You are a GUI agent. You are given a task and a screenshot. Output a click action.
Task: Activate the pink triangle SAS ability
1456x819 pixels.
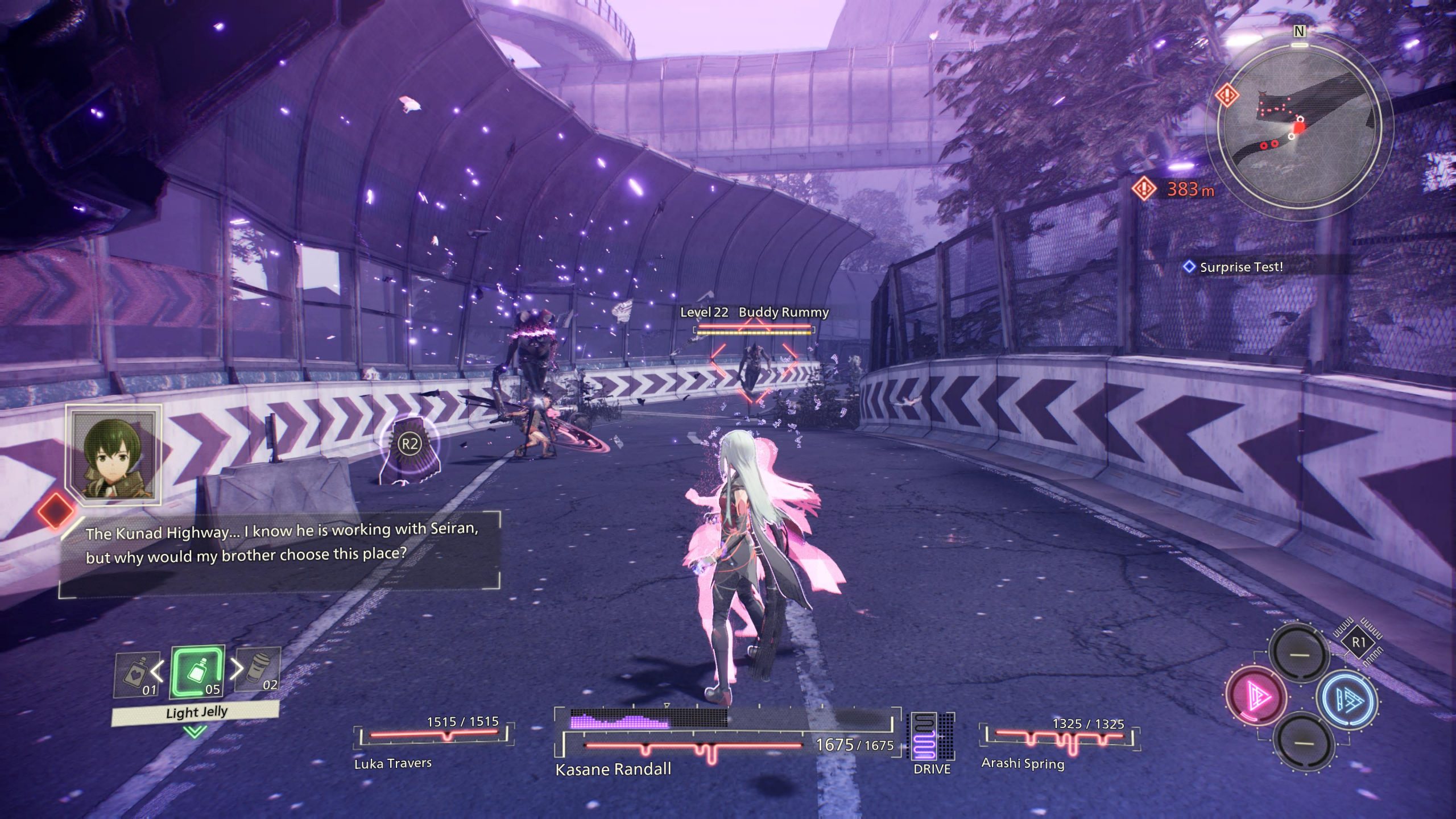(x=1255, y=696)
